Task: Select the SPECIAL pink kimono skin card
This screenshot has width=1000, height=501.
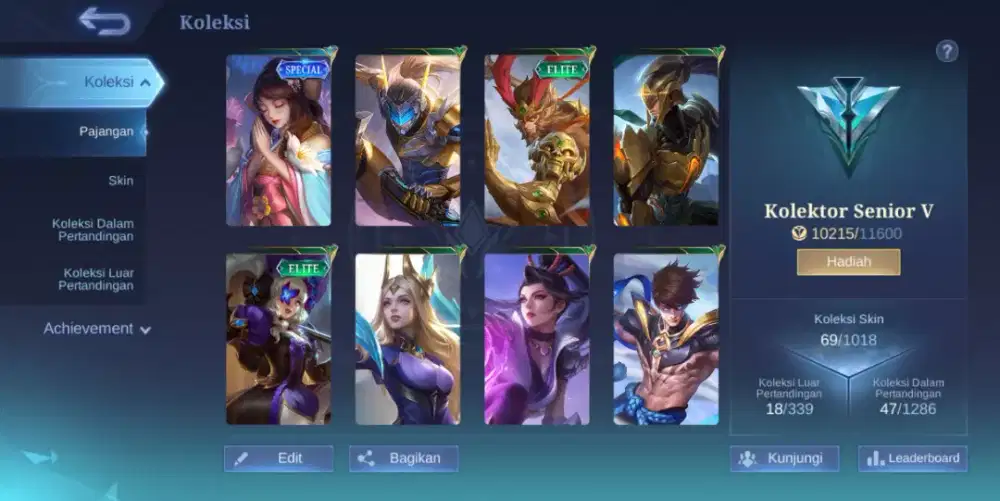Action: (279, 139)
